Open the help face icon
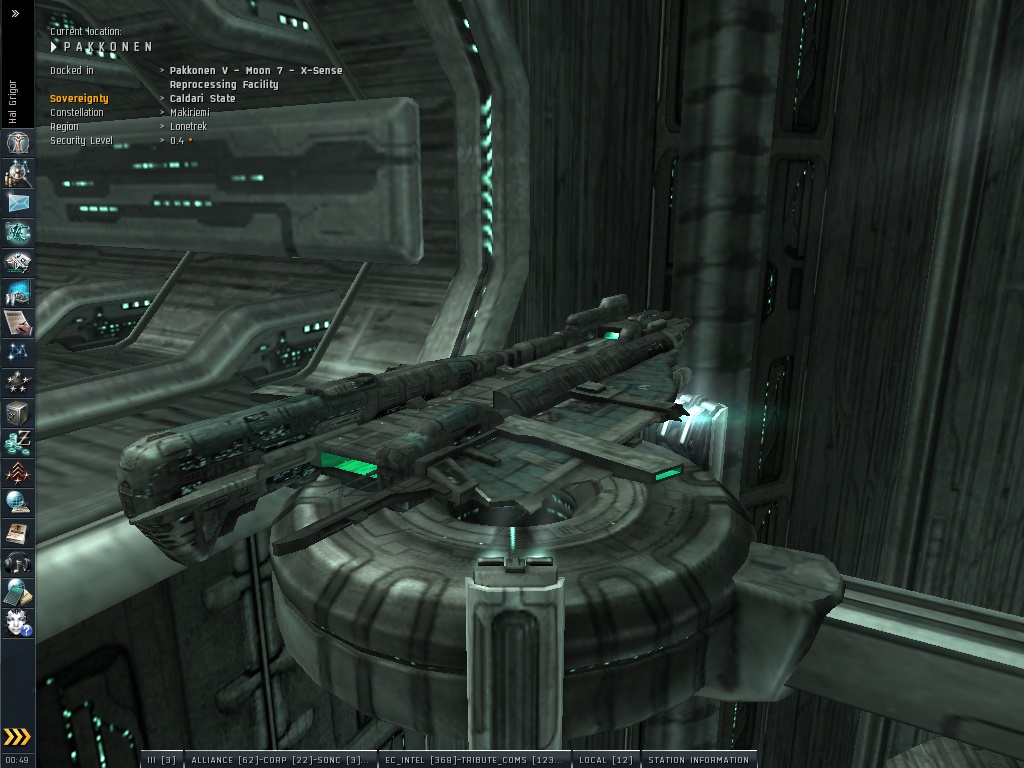 [x=17, y=622]
